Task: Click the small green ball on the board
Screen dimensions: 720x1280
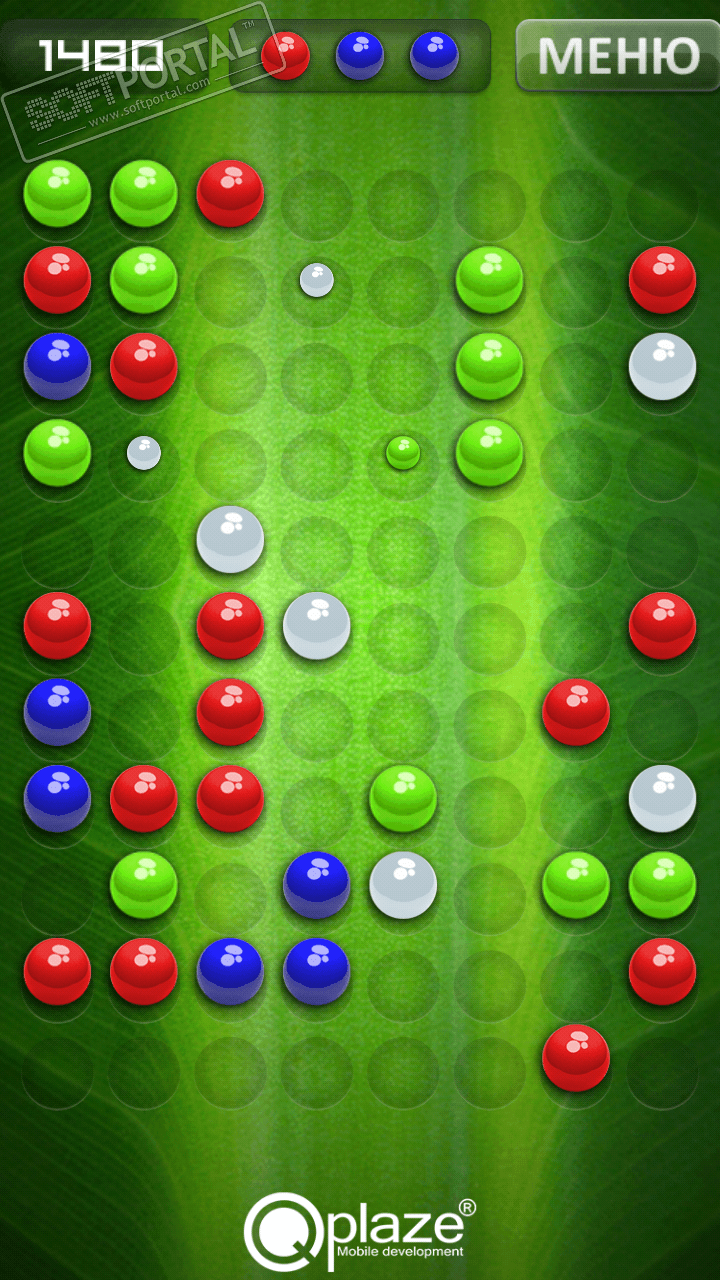Action: (403, 453)
